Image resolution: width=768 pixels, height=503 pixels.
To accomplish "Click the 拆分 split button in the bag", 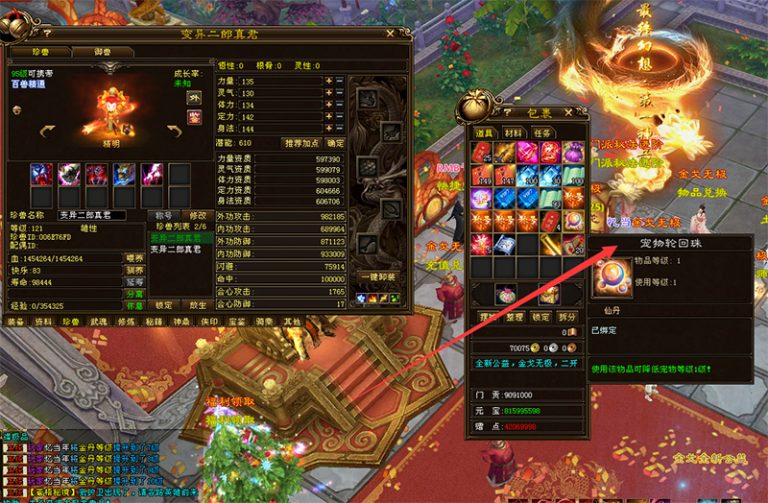I will coord(571,316).
